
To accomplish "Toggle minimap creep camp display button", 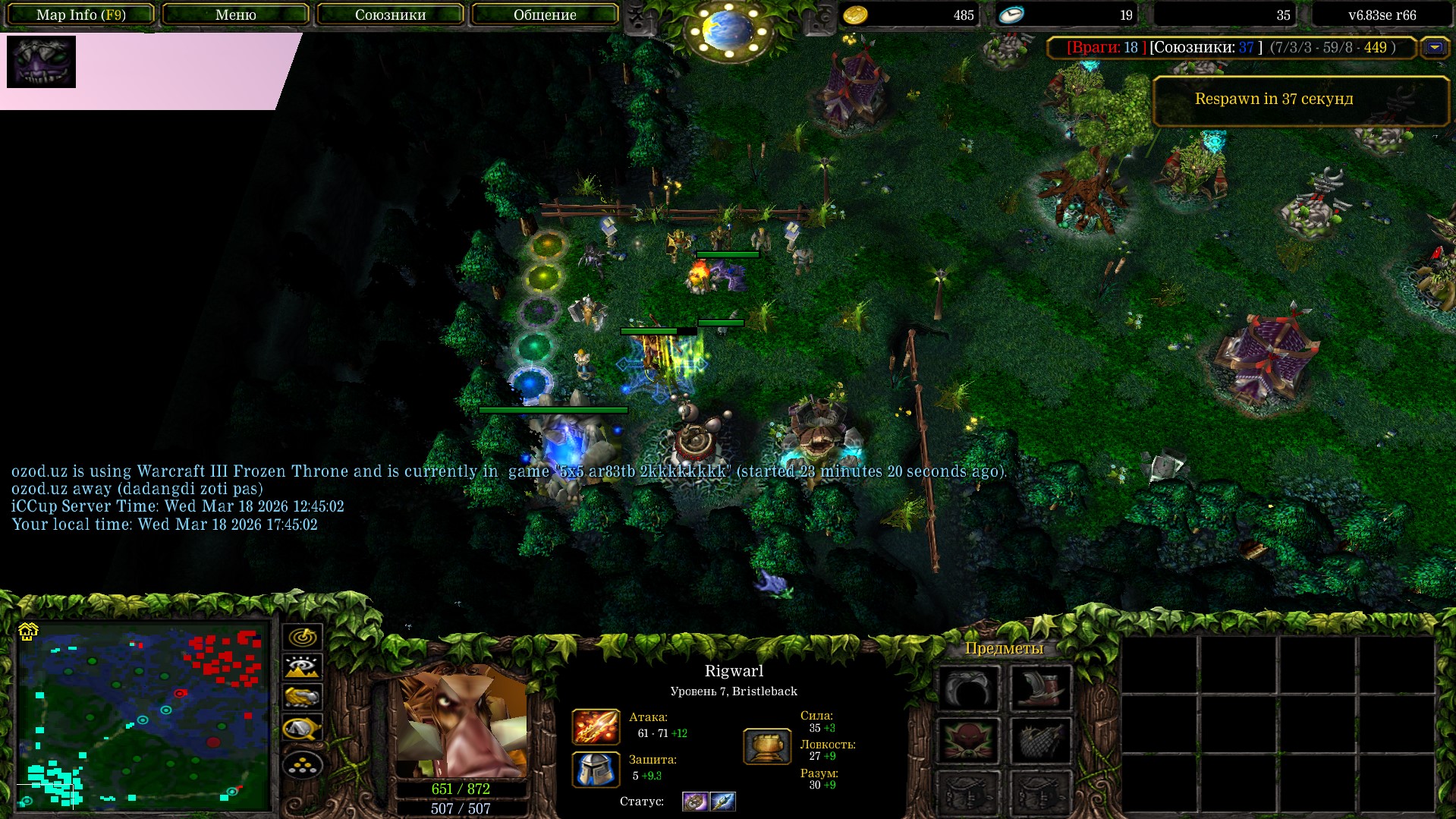I will tap(302, 729).
